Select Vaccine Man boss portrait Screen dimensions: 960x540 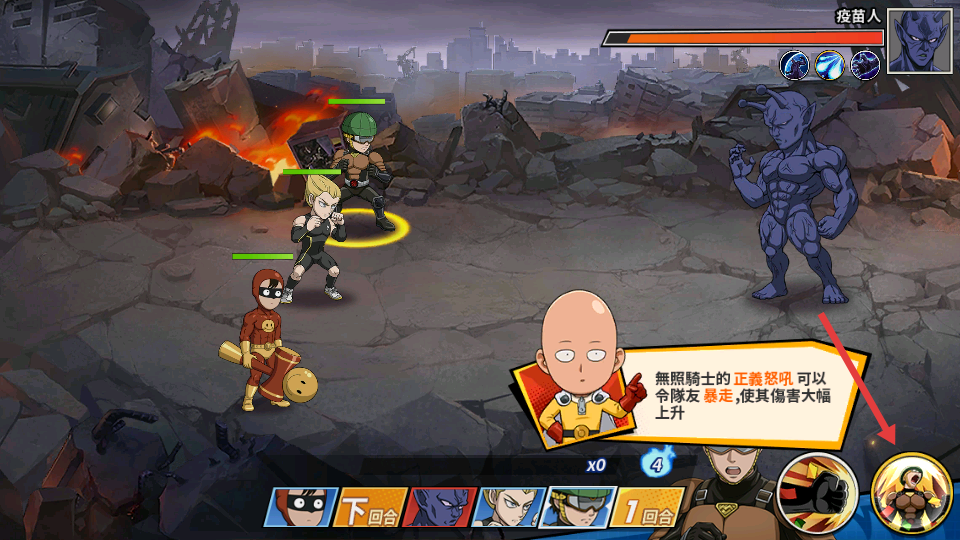[919, 41]
